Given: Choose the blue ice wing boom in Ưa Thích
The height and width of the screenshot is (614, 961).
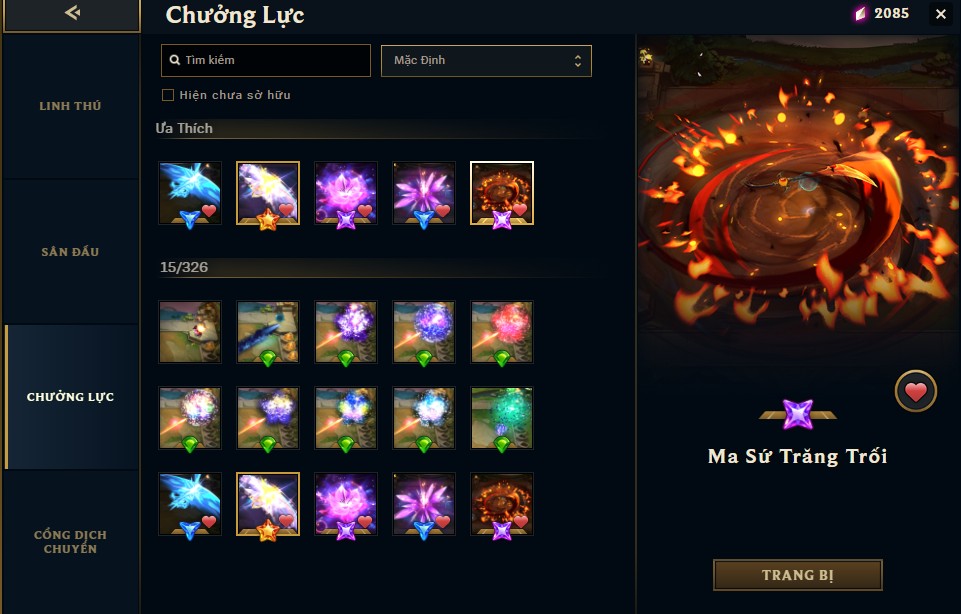Looking at the screenshot, I should [x=190, y=192].
